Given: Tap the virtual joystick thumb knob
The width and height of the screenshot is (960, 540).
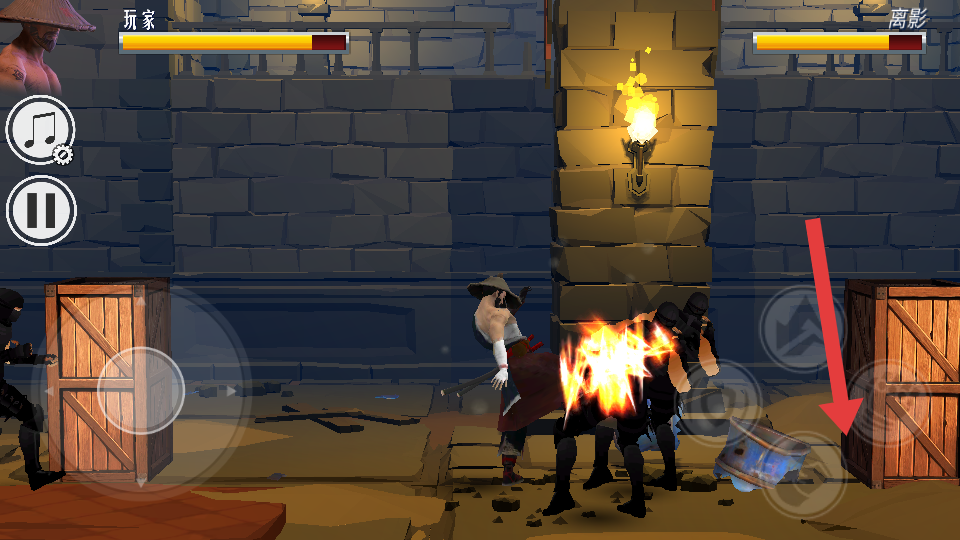Looking at the screenshot, I should pos(141,390).
